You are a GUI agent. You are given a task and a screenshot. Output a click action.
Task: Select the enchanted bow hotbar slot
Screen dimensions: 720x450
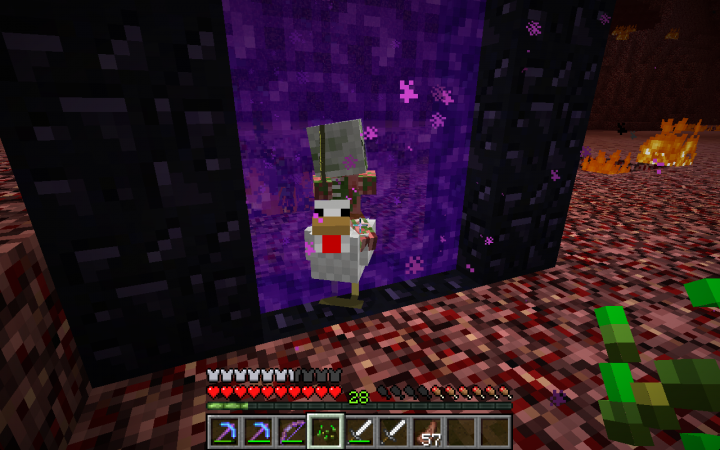293,431
